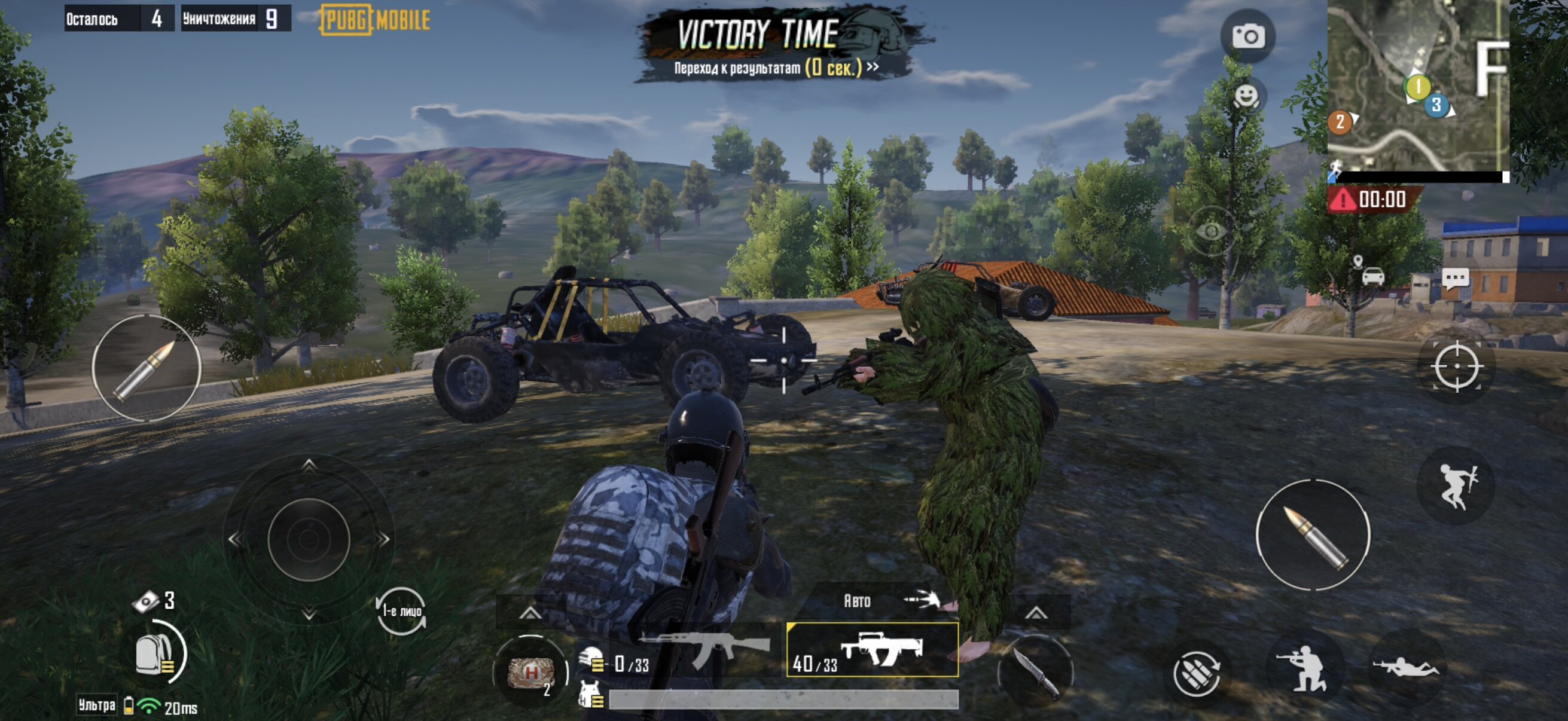Image resolution: width=1568 pixels, height=721 pixels.
Task: Expand the minimap
Action: coord(1417,85)
